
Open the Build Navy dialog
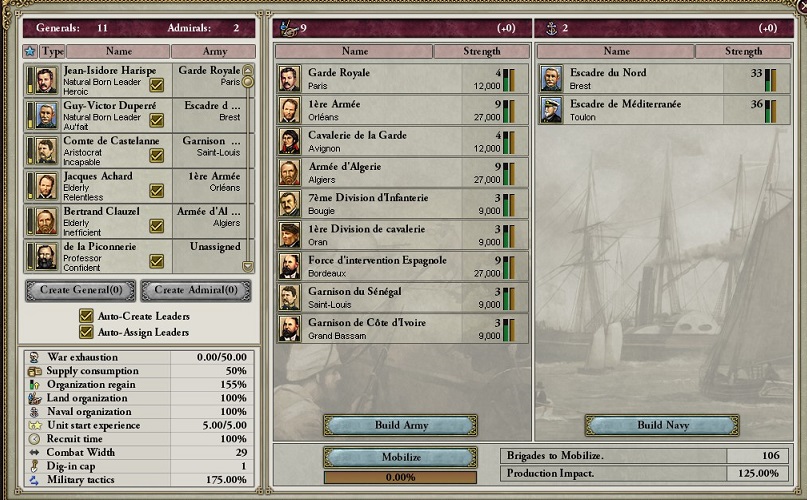click(x=662, y=425)
